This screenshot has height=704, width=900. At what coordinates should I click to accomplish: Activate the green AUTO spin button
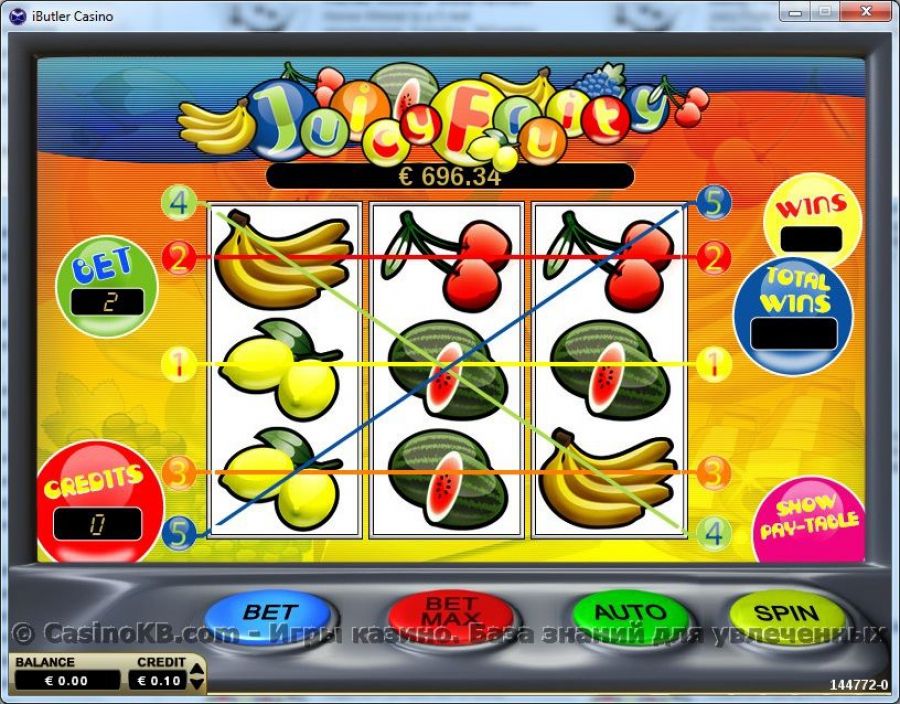tap(630, 613)
